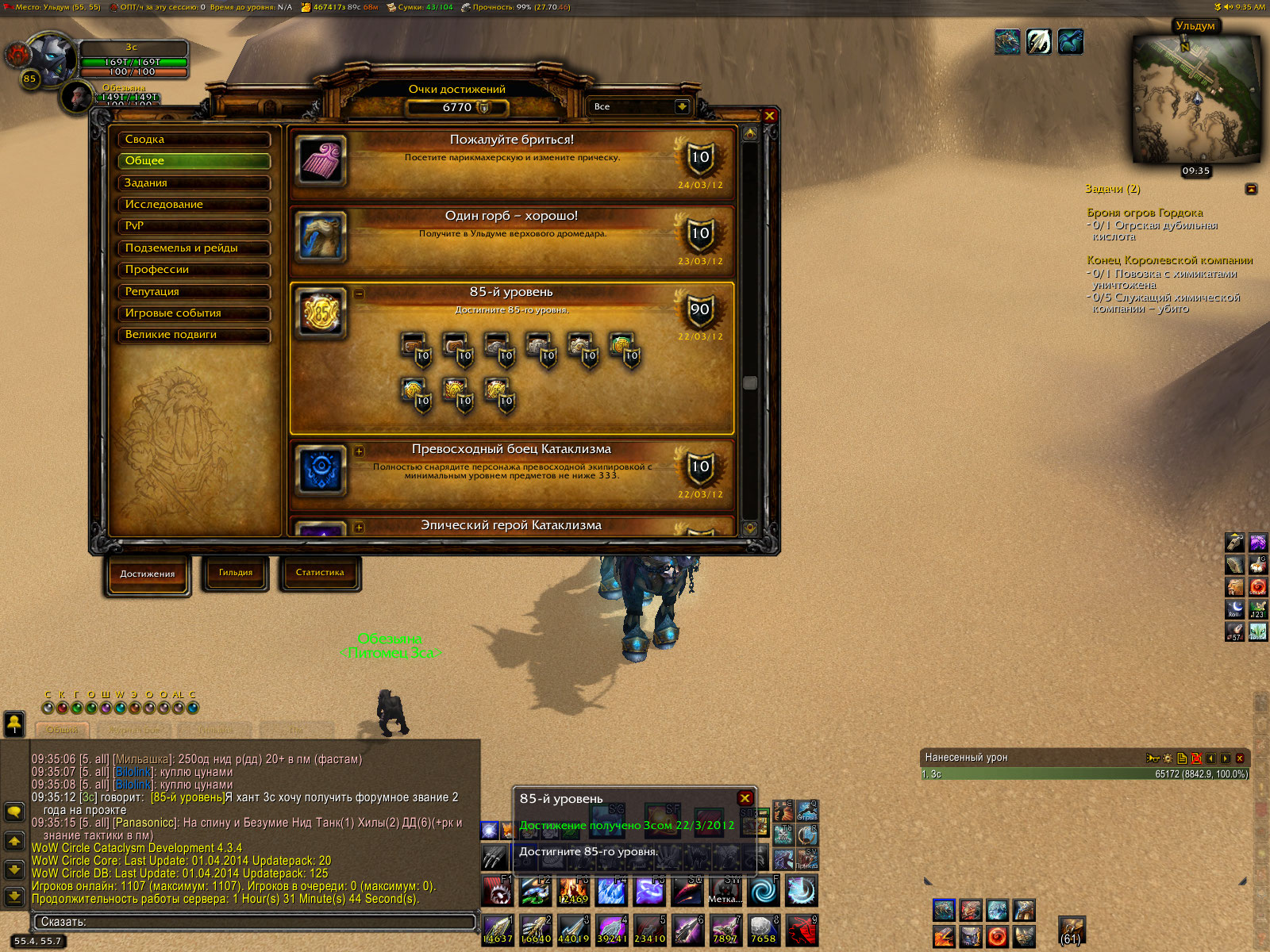Close the 85-й уровень tooltip popup
Viewport: 1270px width, 952px height.
point(745,798)
